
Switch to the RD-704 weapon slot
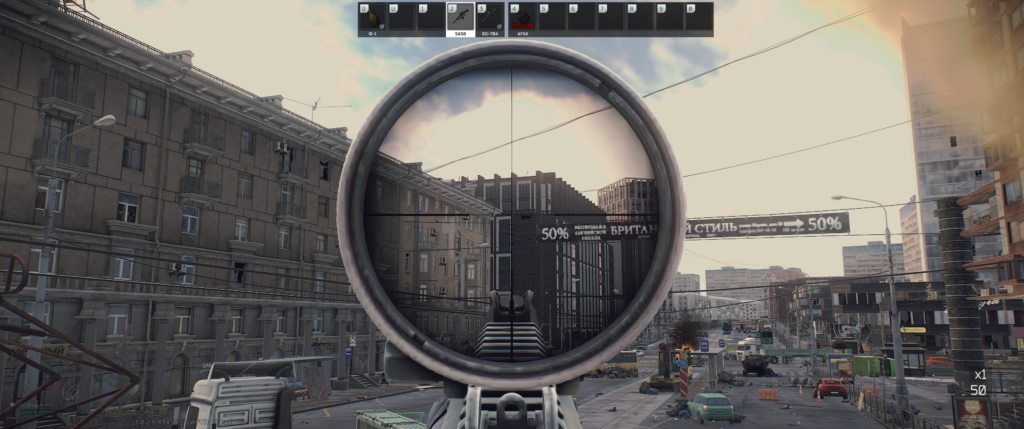coord(490,18)
